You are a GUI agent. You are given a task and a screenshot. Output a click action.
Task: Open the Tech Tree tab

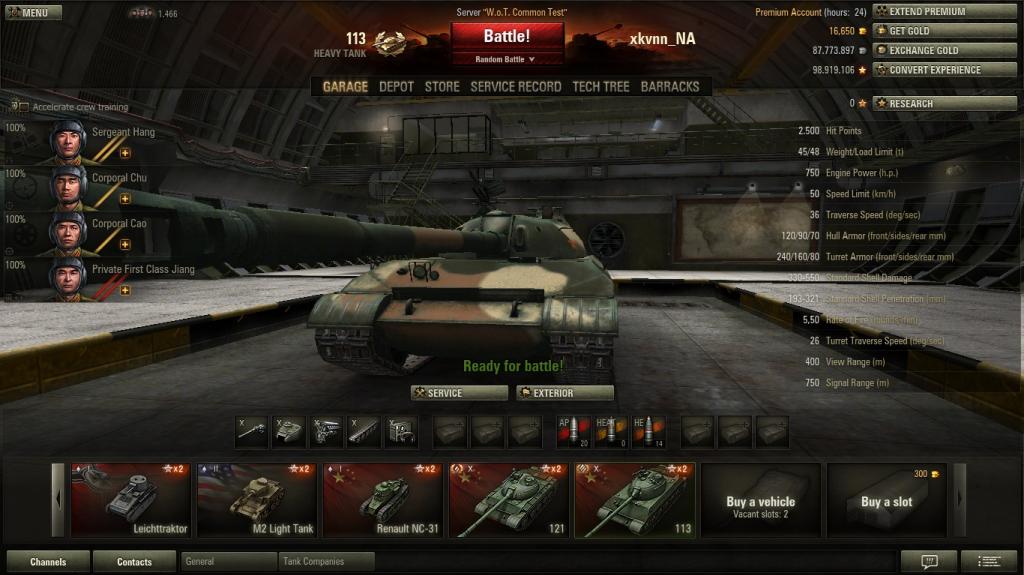click(600, 87)
